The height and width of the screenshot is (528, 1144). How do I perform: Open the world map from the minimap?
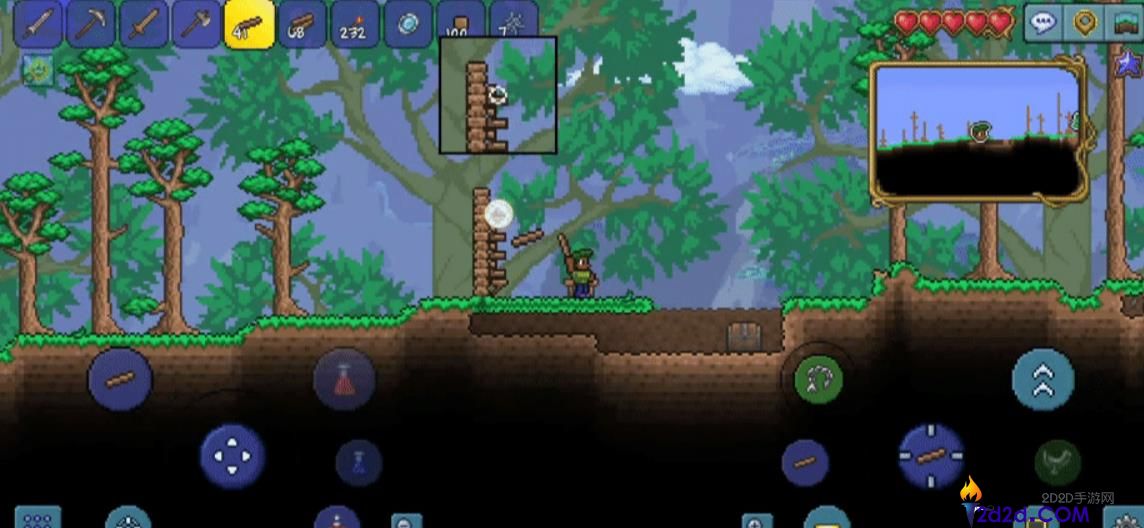[976, 130]
